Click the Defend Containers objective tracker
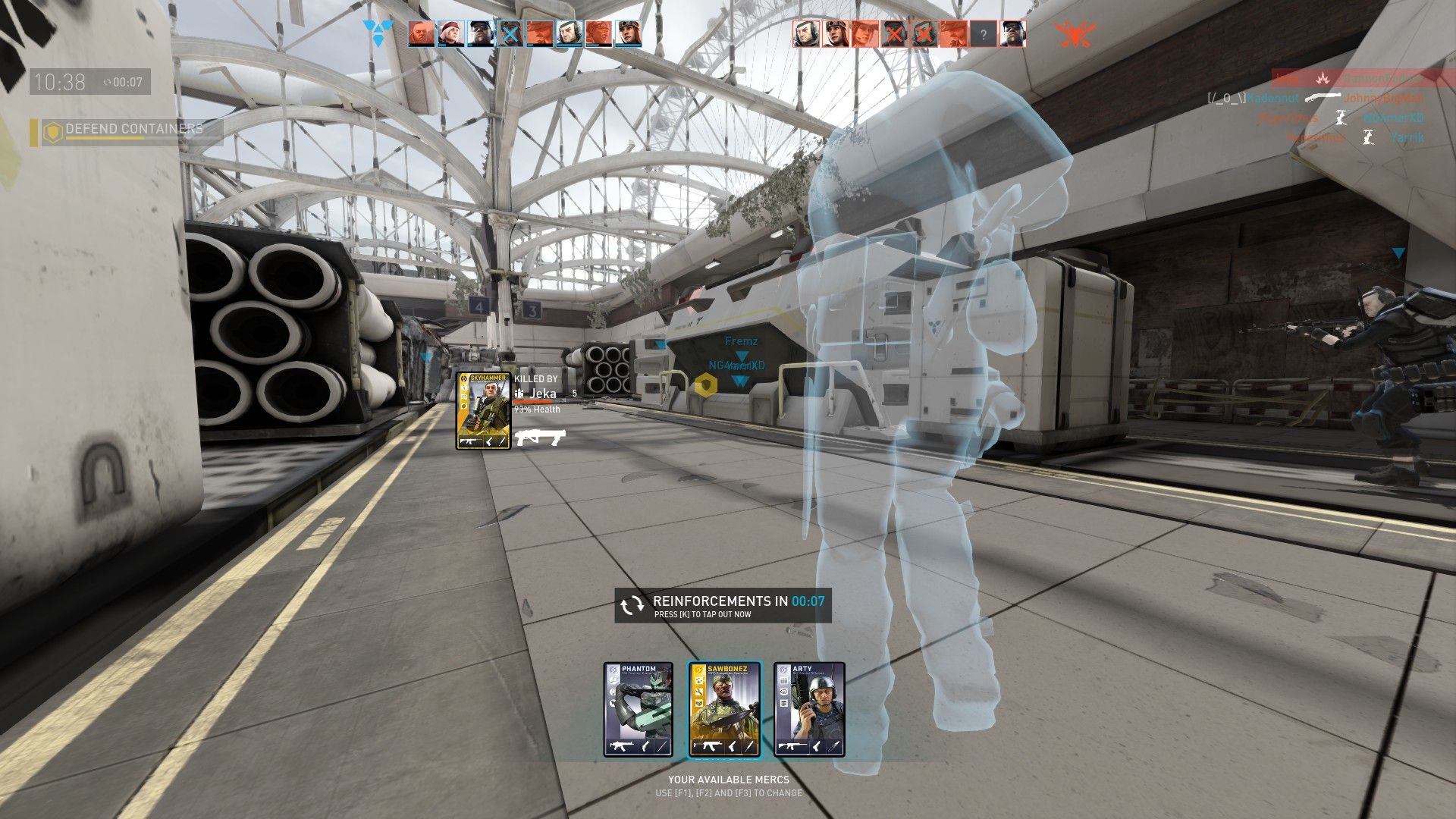1456x819 pixels. 125,130
